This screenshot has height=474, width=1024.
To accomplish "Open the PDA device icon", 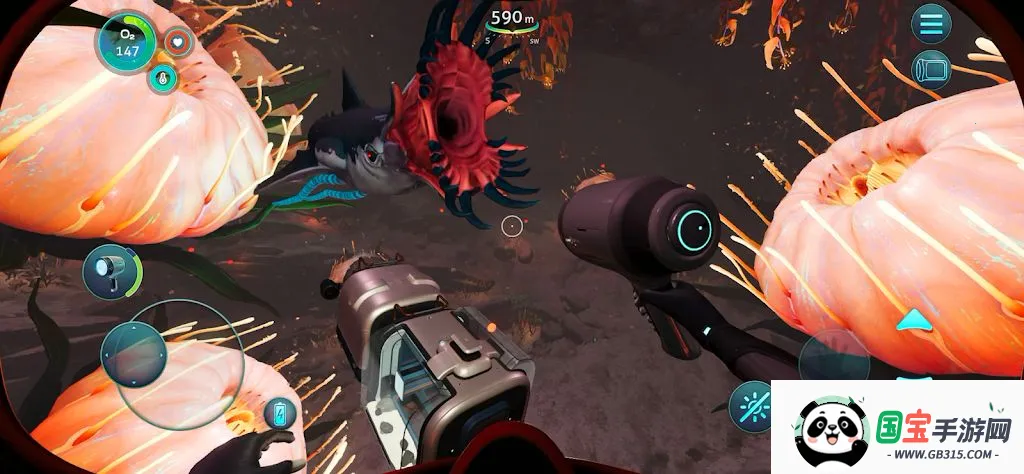I will (931, 70).
